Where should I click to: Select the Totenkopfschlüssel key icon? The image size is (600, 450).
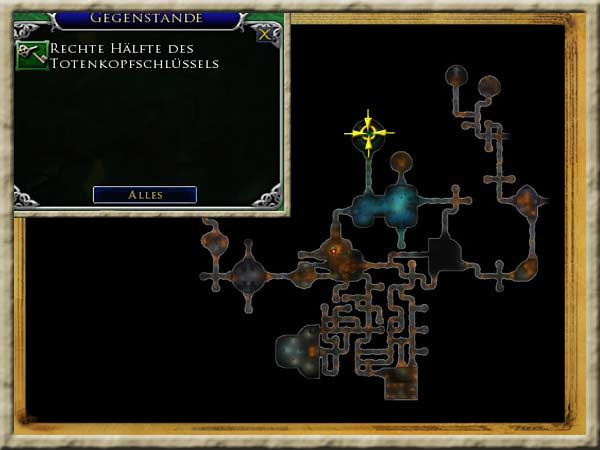pos(31,56)
